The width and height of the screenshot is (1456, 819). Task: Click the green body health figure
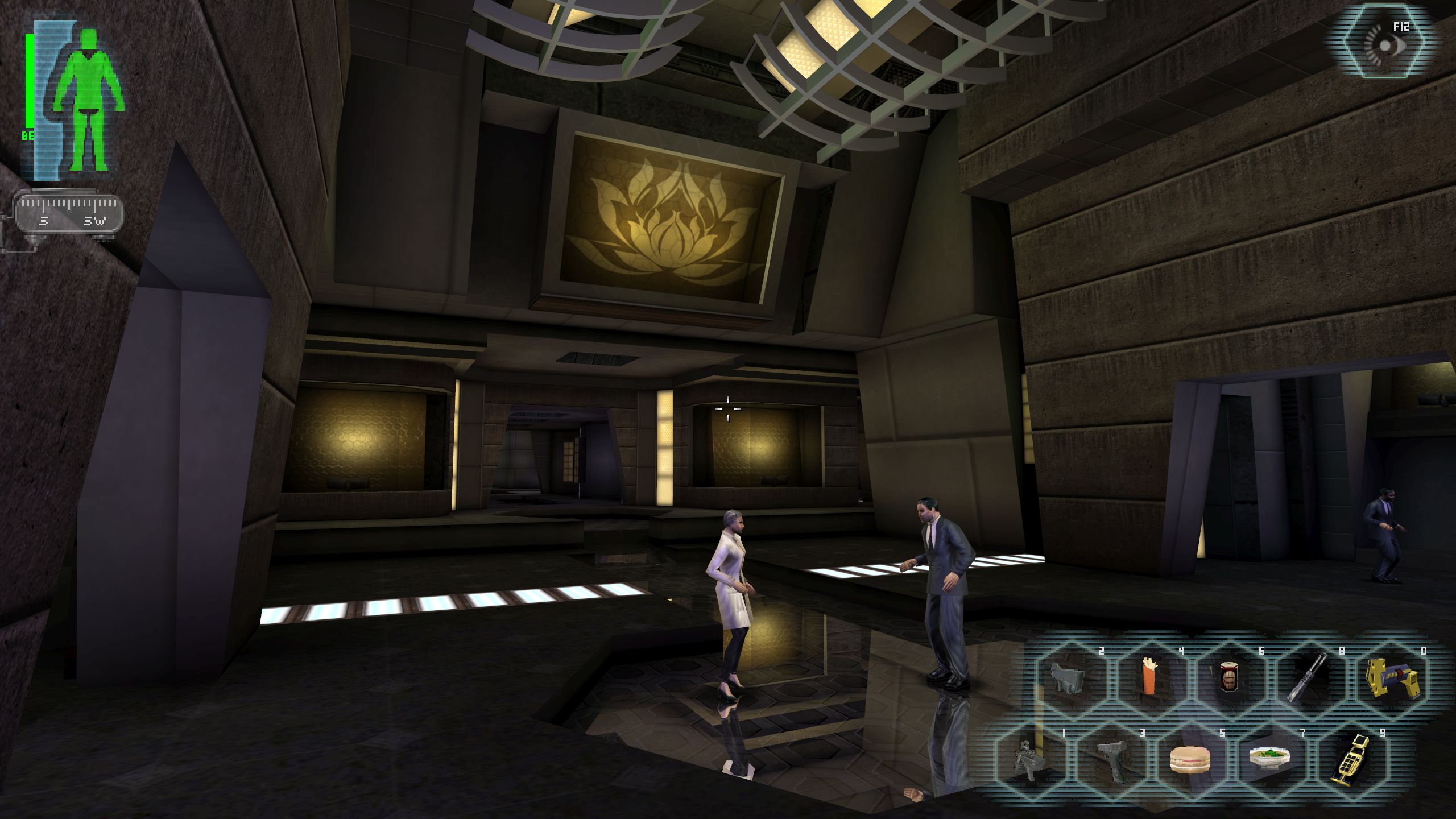coord(88,100)
